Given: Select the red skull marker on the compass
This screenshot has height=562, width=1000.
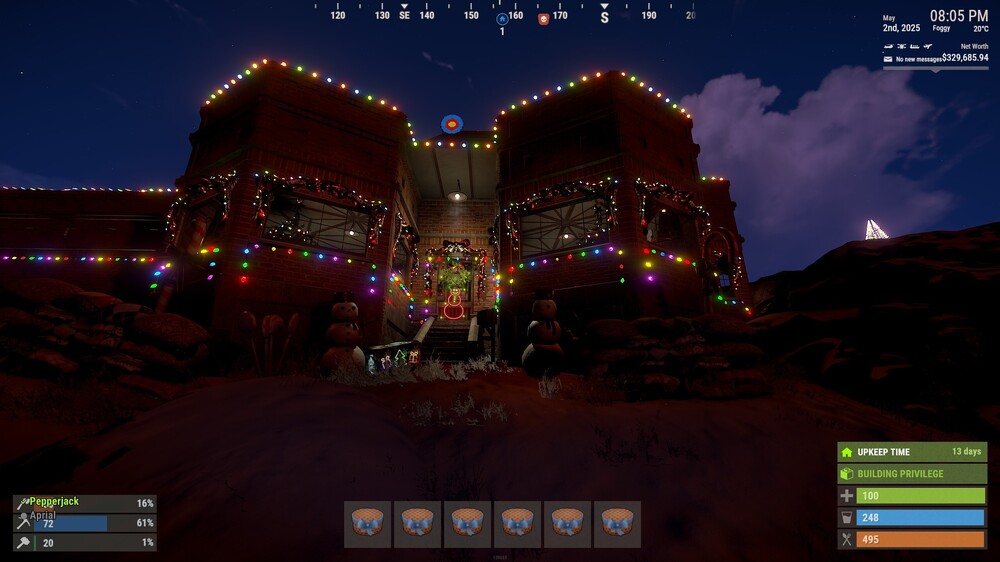Looking at the screenshot, I should coord(544,18).
